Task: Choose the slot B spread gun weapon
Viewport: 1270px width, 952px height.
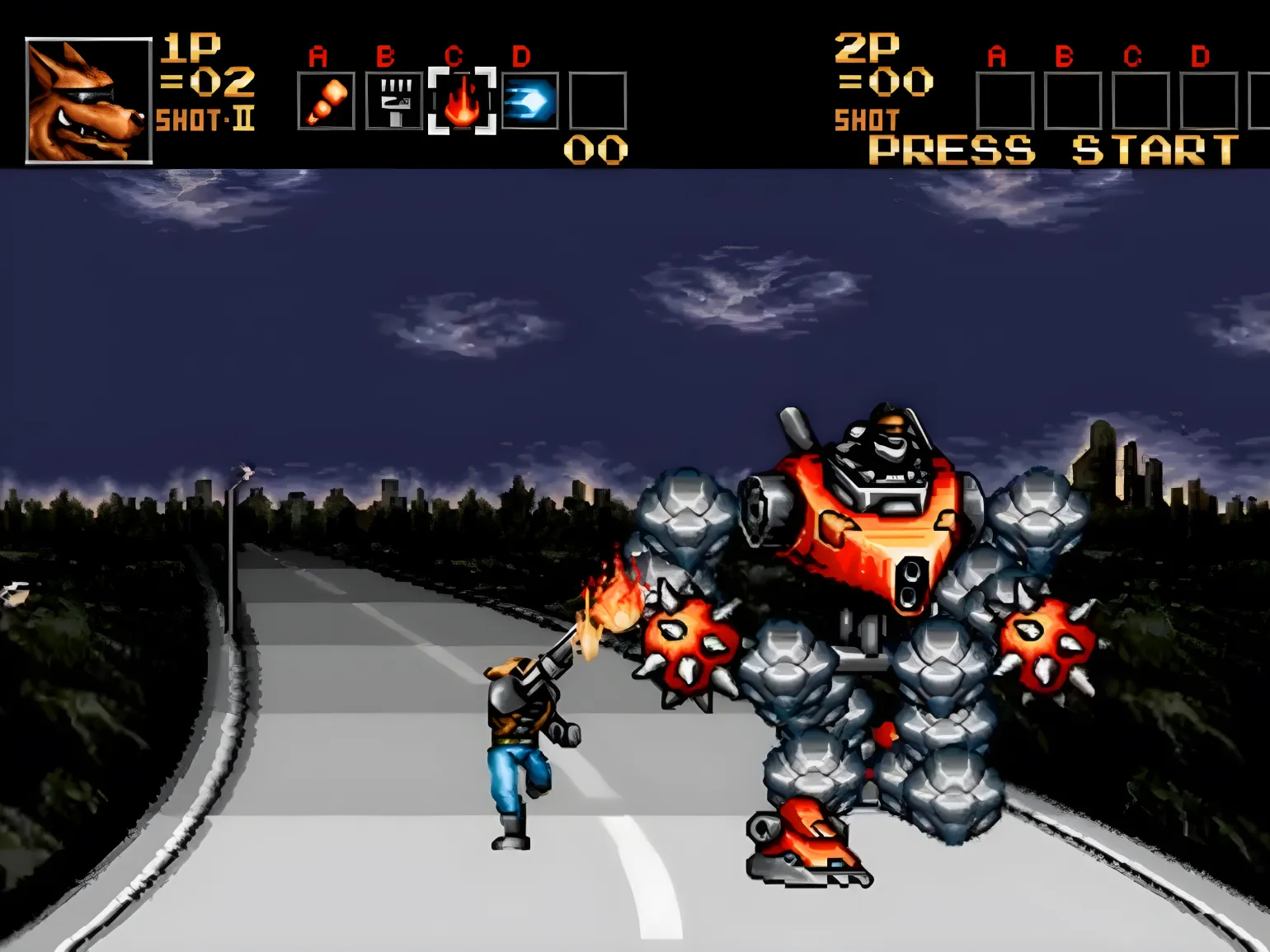Action: (x=394, y=101)
